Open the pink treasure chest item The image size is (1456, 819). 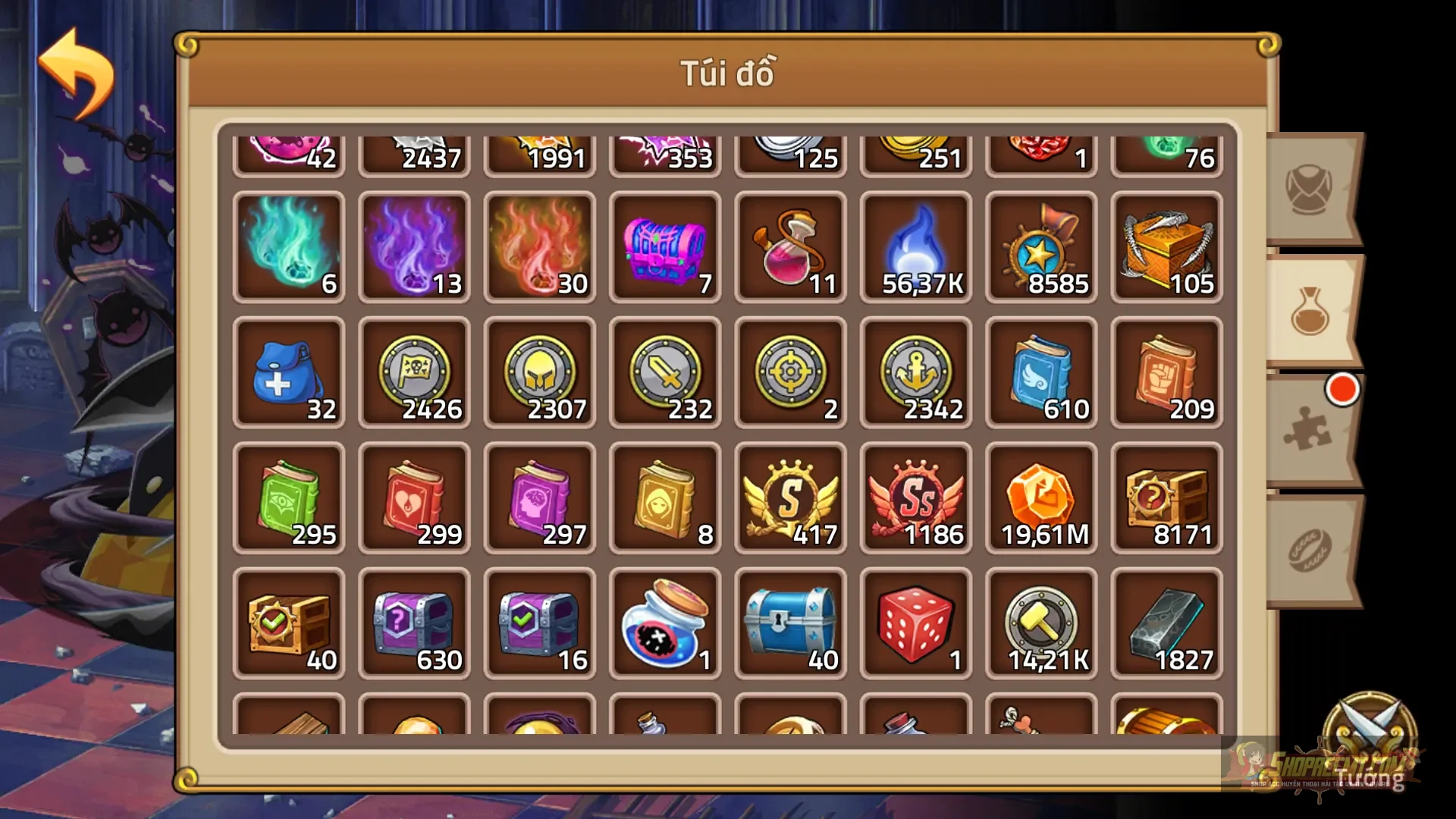pyautogui.click(x=664, y=243)
